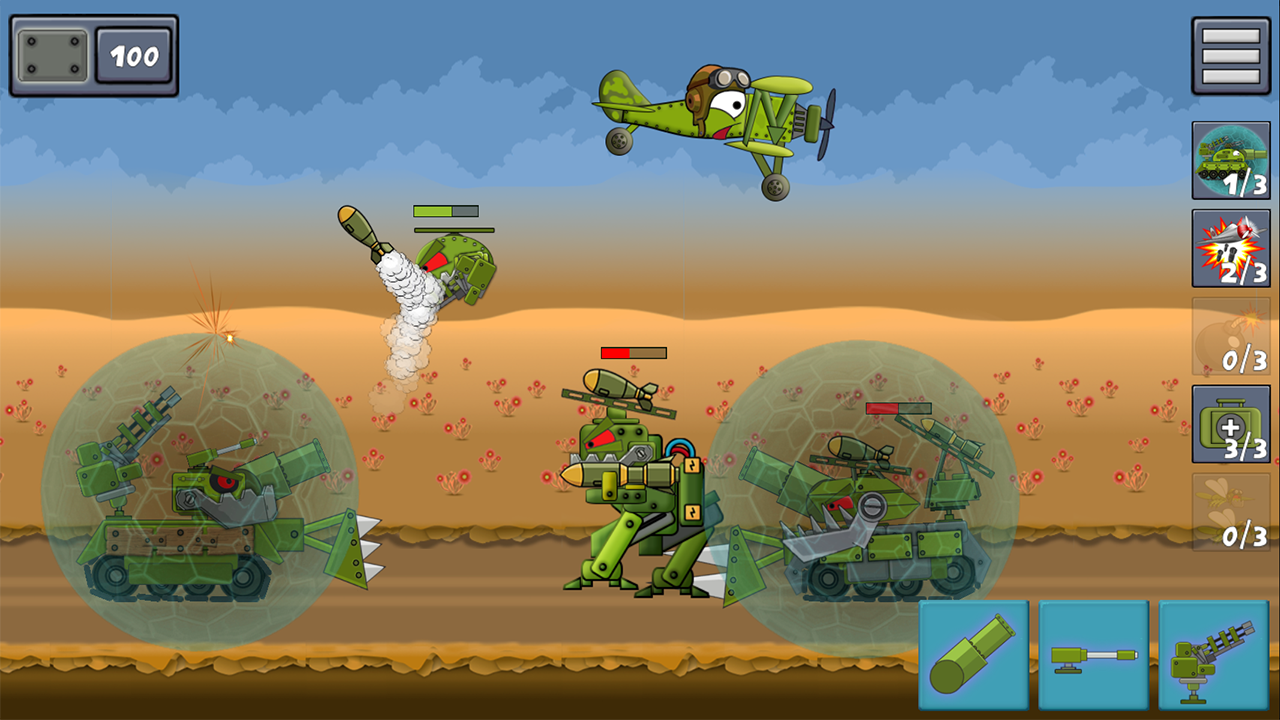
Task: Click the red health bar above the mech
Action: (632, 352)
